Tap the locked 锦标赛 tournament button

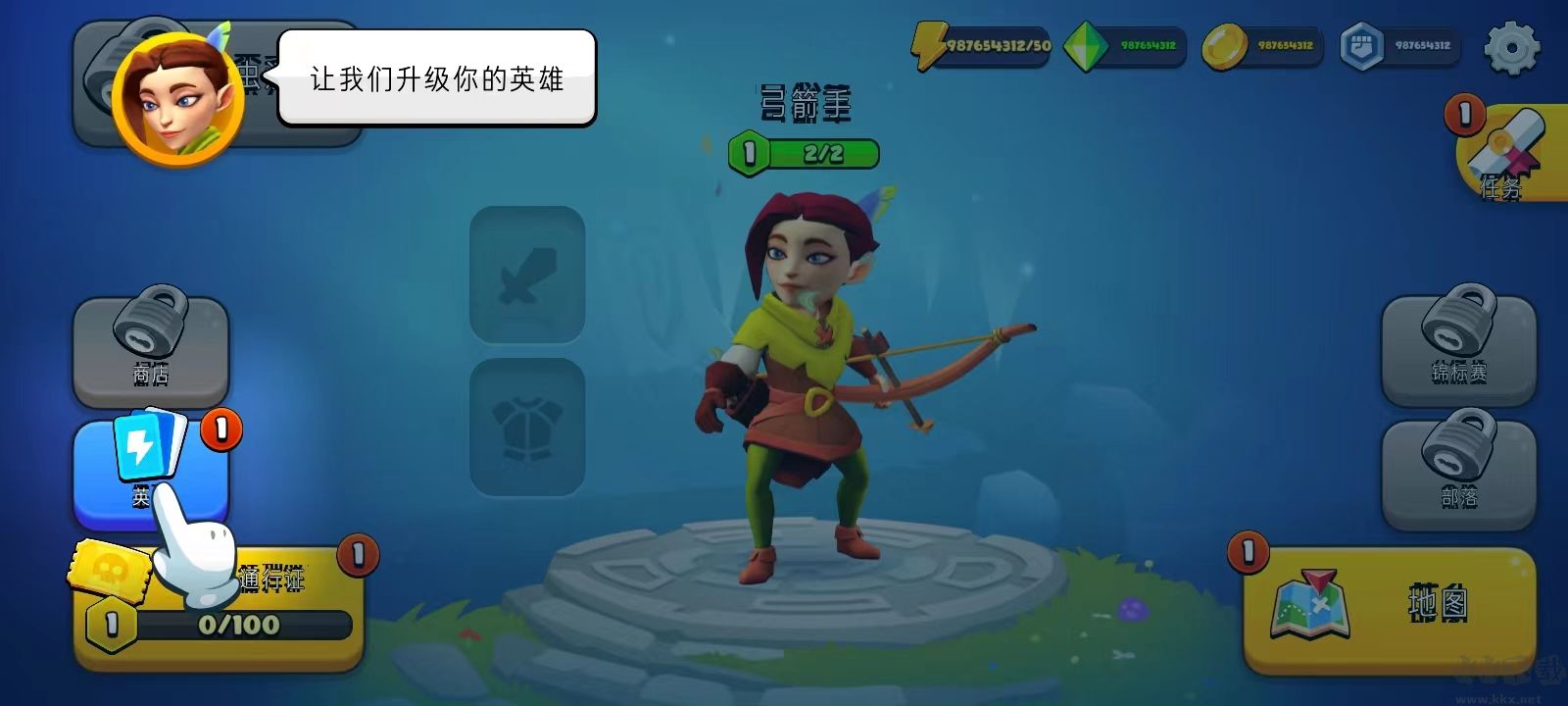pos(1460,348)
